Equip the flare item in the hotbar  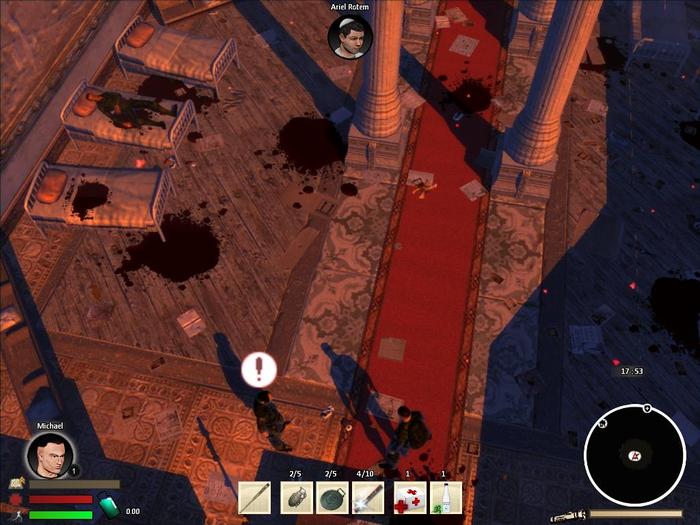point(368,497)
